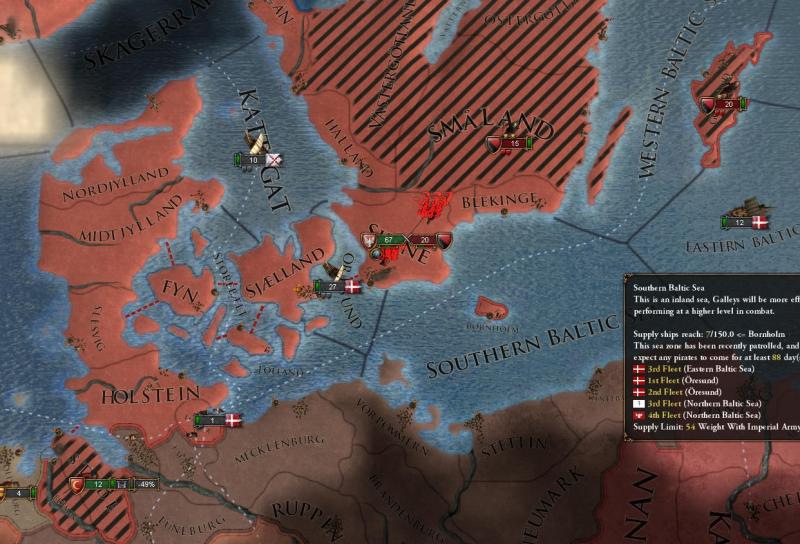800x544 pixels.
Task: Select the 27-ship Danish fleet in Öresund
Action: [x=334, y=286]
